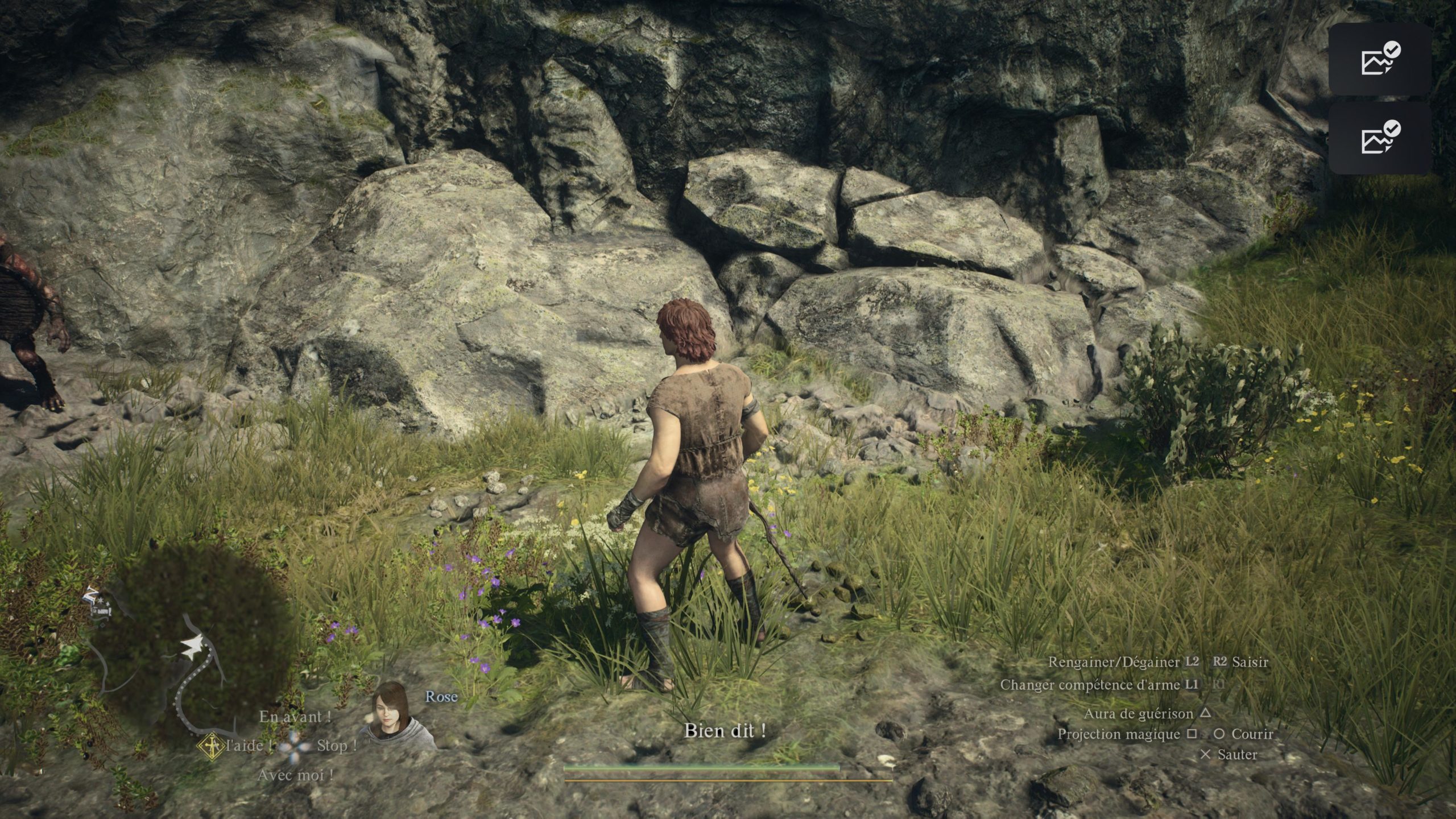Activate the Aura de guérison skill

pos(1139,713)
